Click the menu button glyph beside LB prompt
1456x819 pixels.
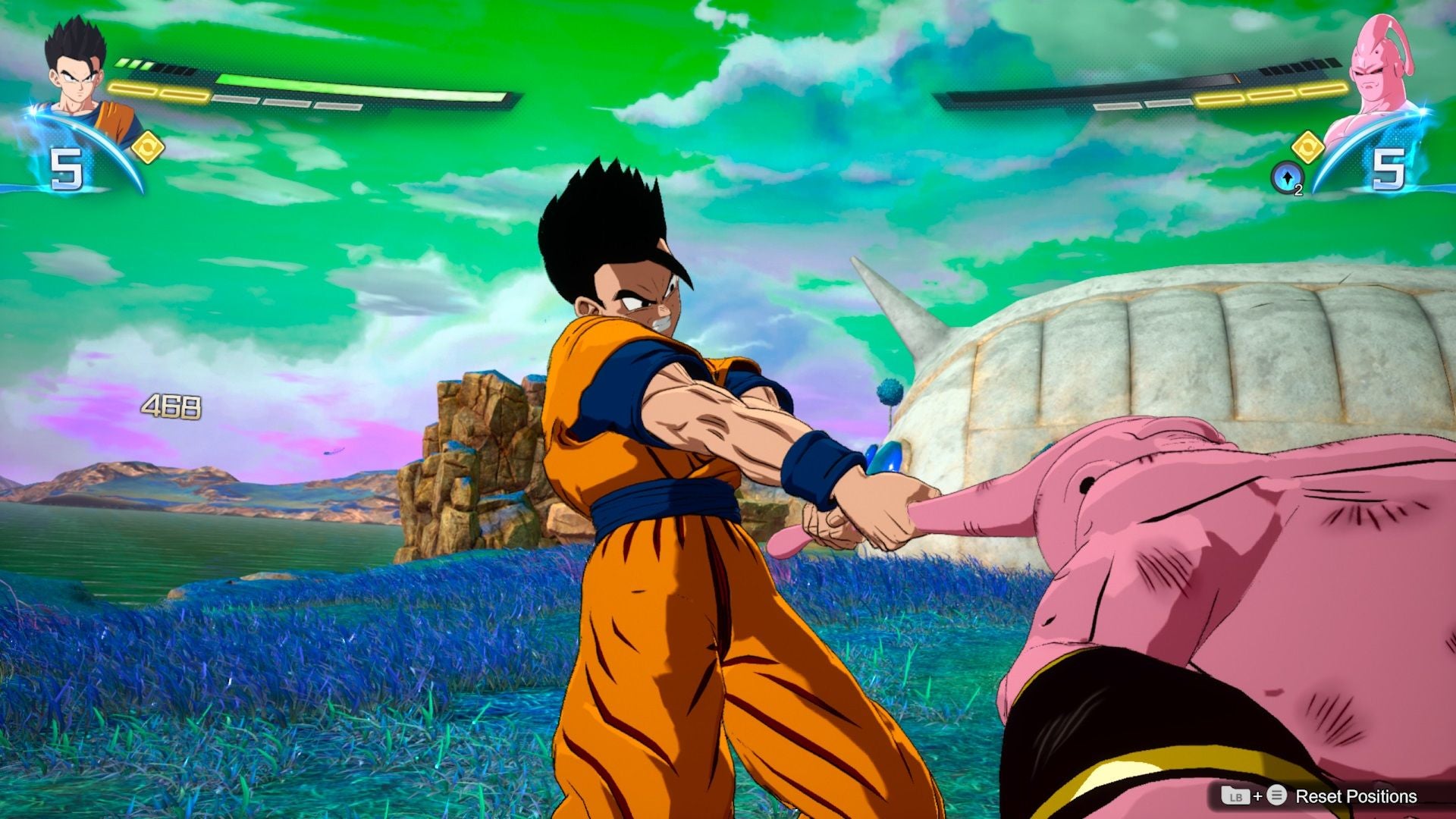pyautogui.click(x=1277, y=795)
